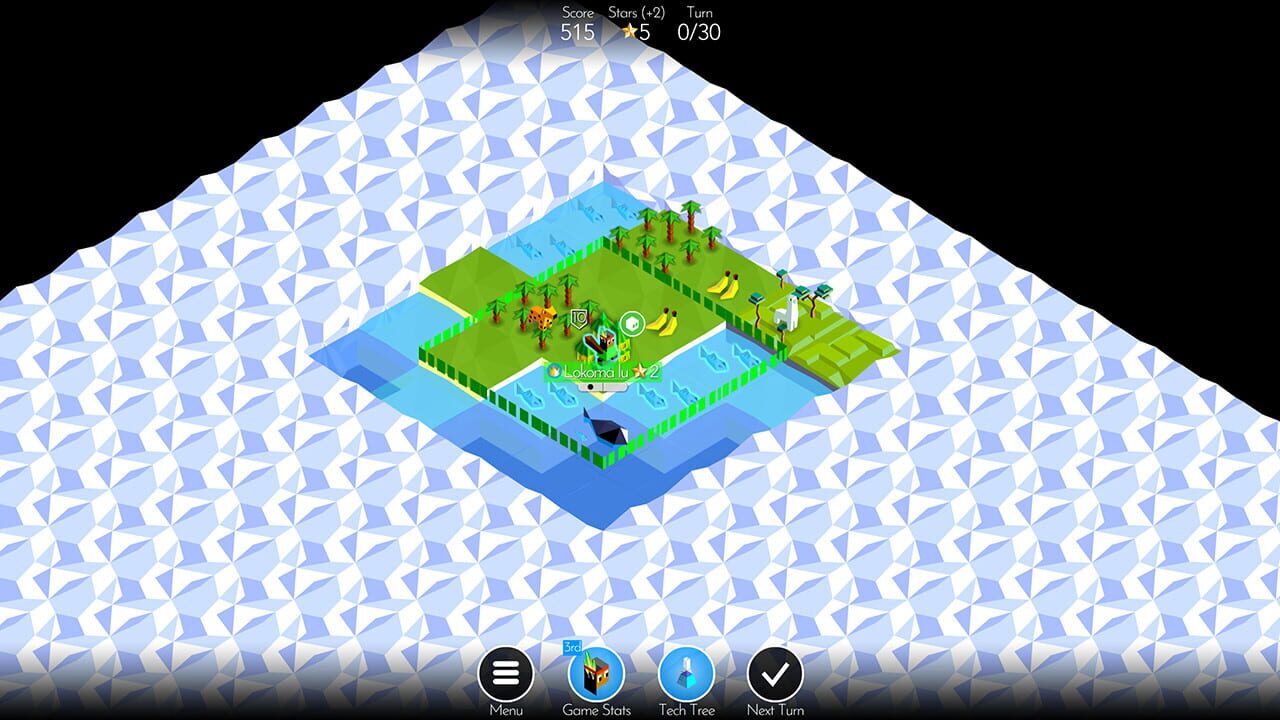Click the Lokoma lu city banner

tap(598, 371)
